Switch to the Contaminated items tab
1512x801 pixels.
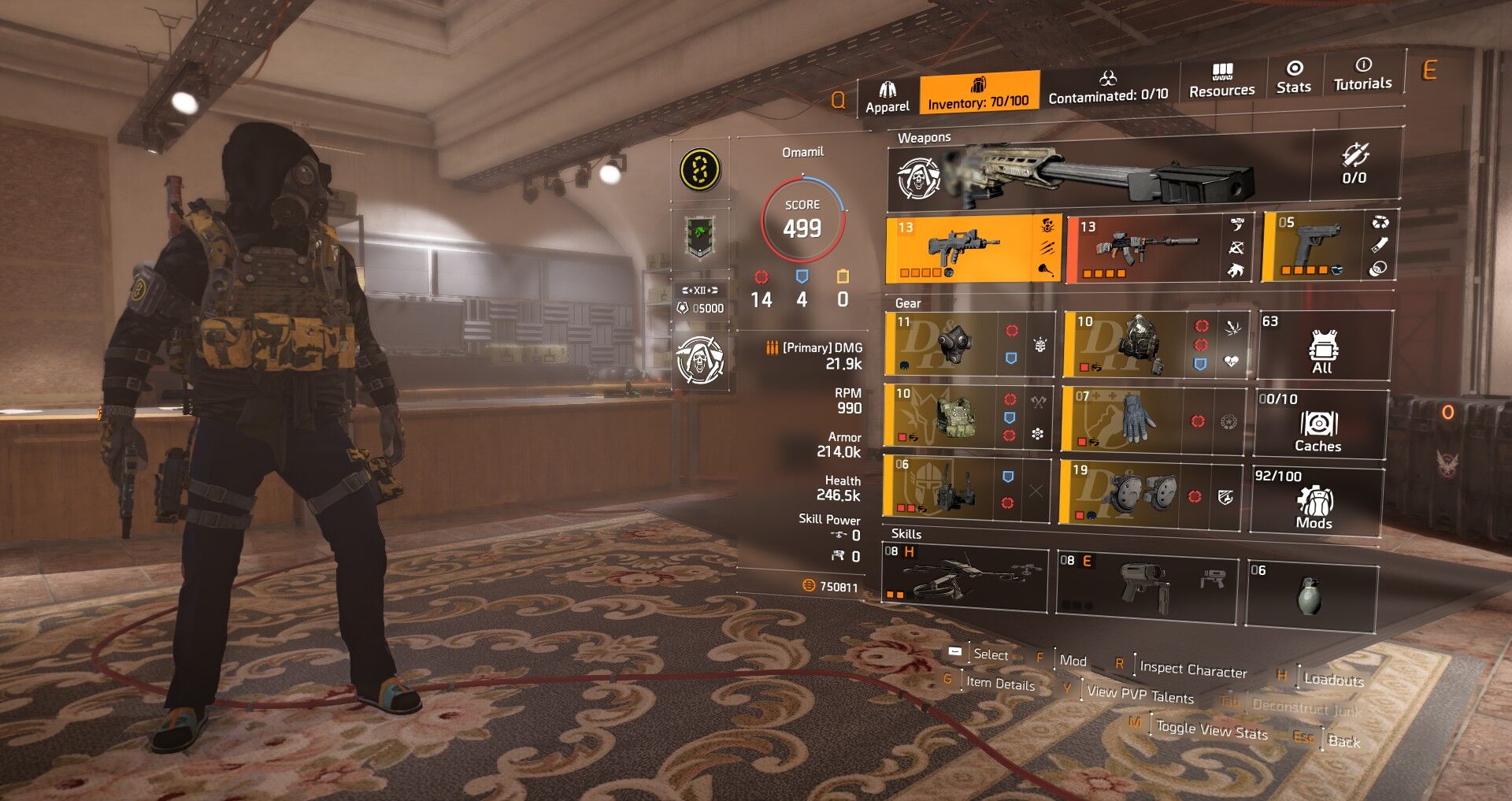(x=1107, y=88)
